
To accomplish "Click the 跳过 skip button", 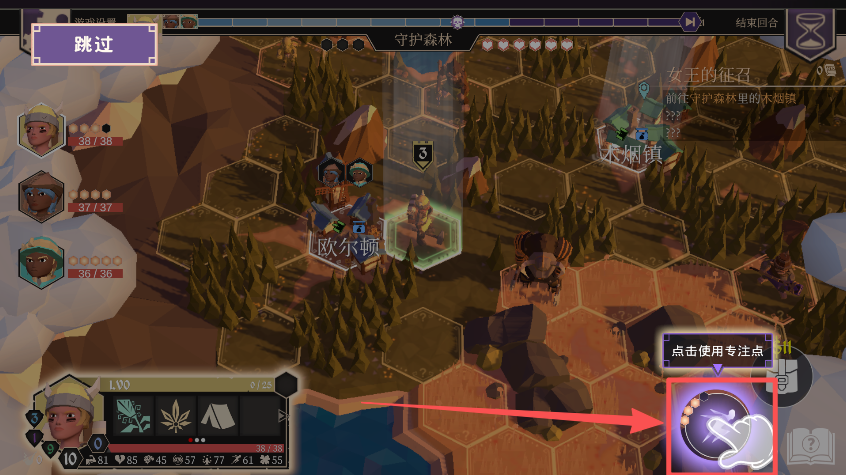I will [x=94, y=44].
